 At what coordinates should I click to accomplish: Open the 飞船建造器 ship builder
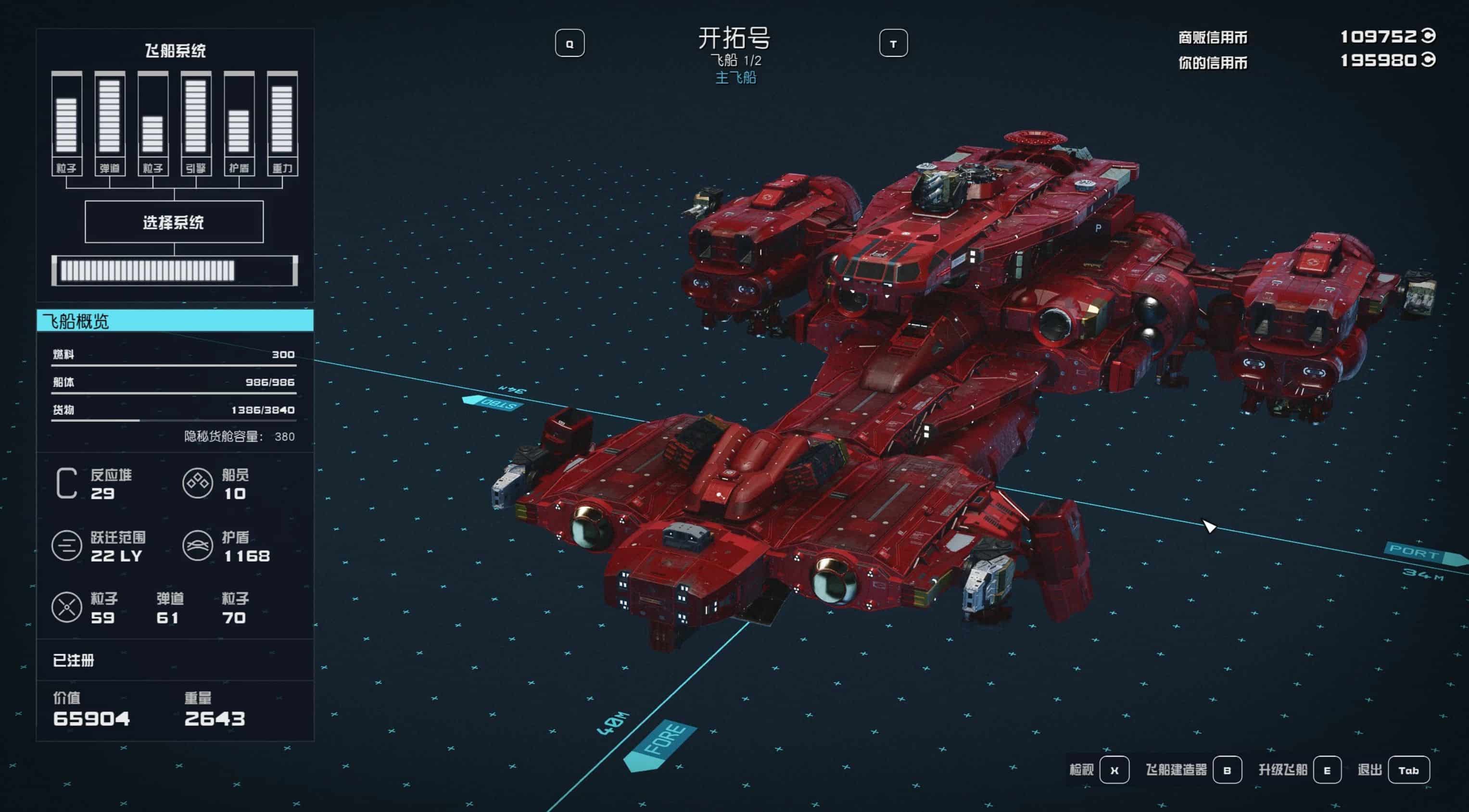1227,770
